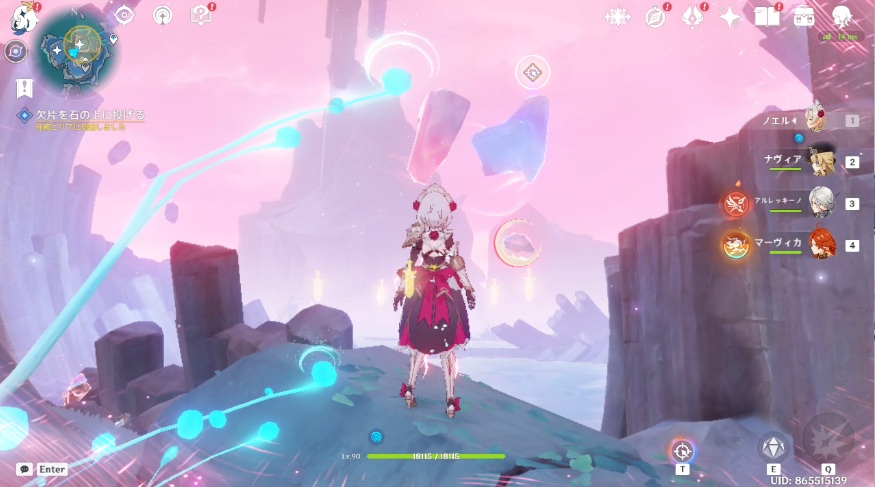
Task: Open the Battle Pass winged icon
Action: [692, 17]
